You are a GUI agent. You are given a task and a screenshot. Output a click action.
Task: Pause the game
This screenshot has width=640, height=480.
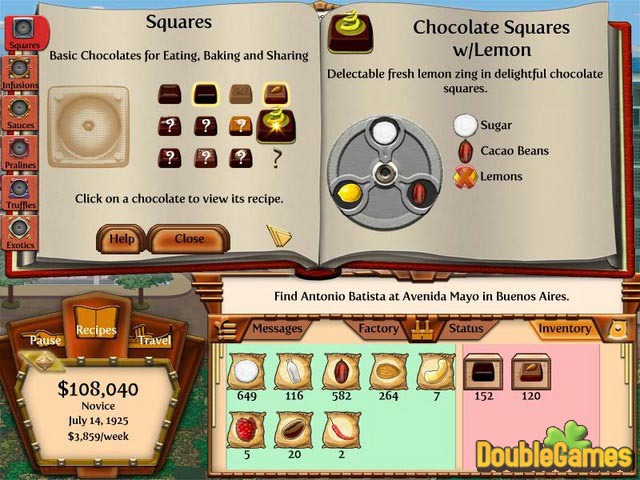45,340
